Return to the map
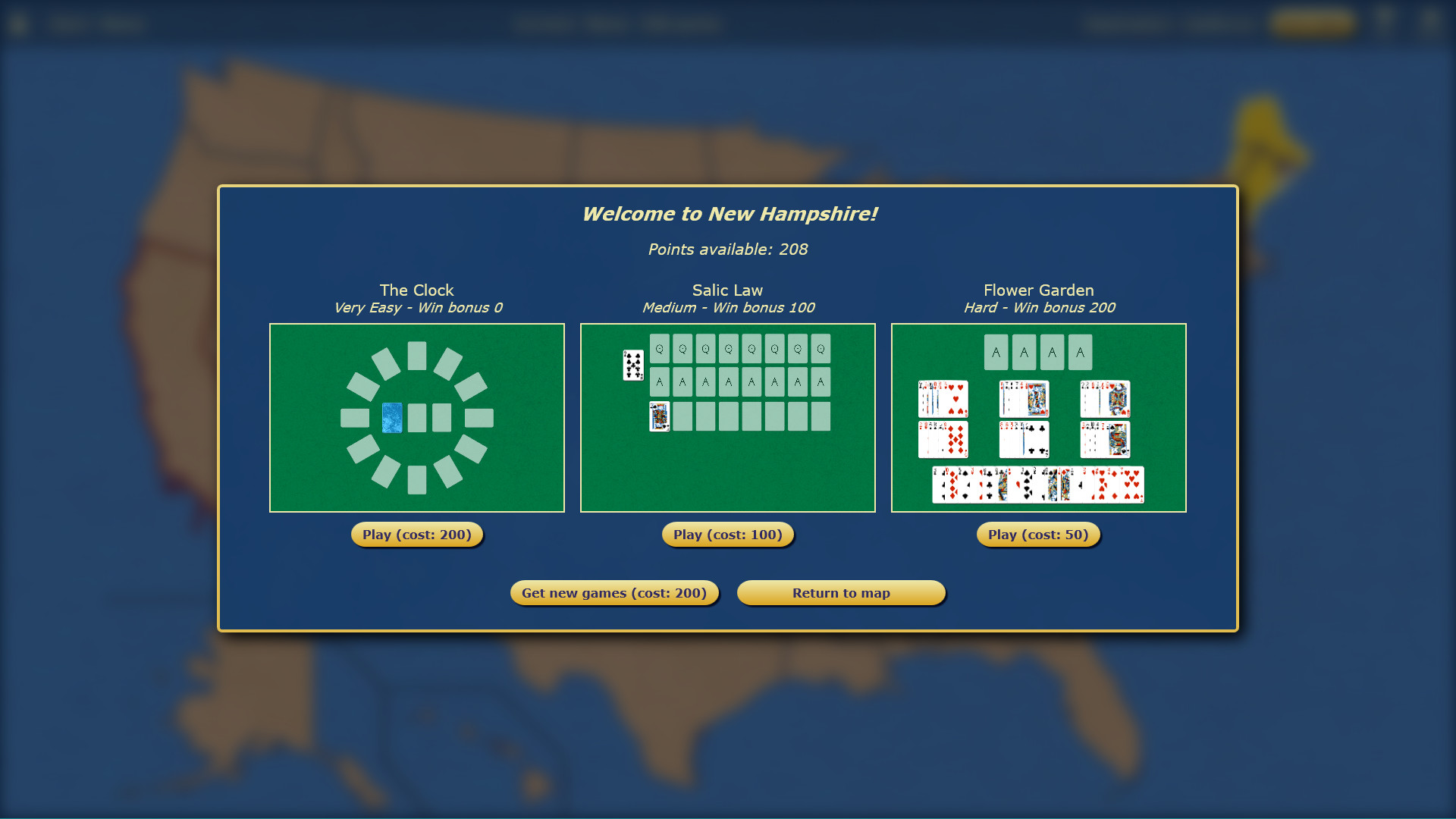 click(841, 592)
